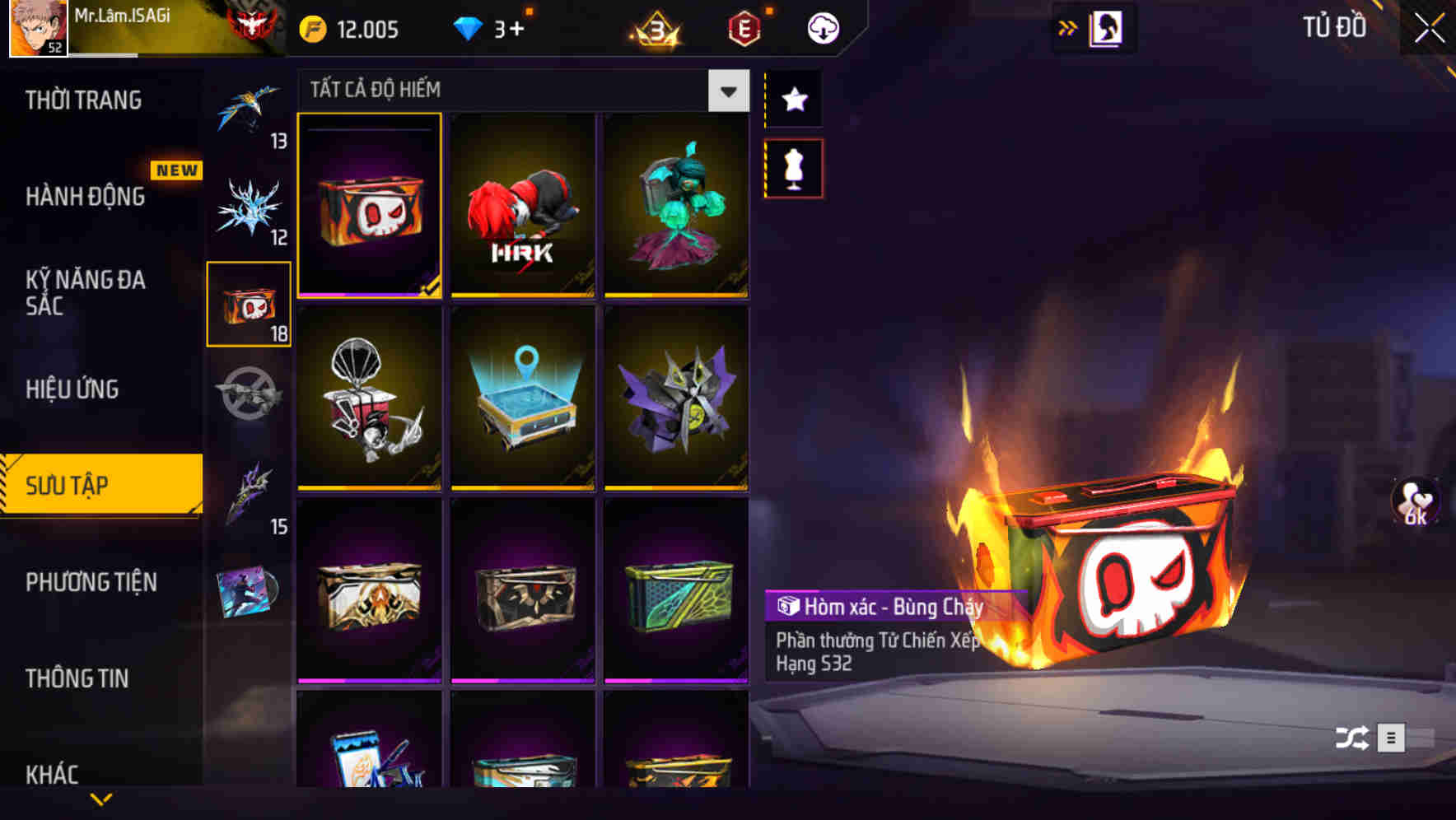The image size is (1456, 820).
Task: Click the gold coin currency icon
Action: click(x=311, y=27)
